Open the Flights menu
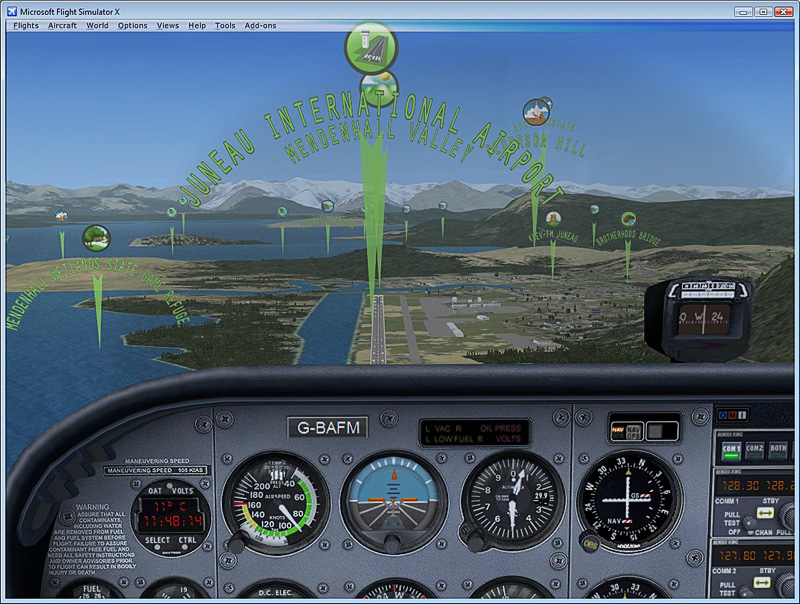Image resolution: width=800 pixels, height=604 pixels. point(26,25)
